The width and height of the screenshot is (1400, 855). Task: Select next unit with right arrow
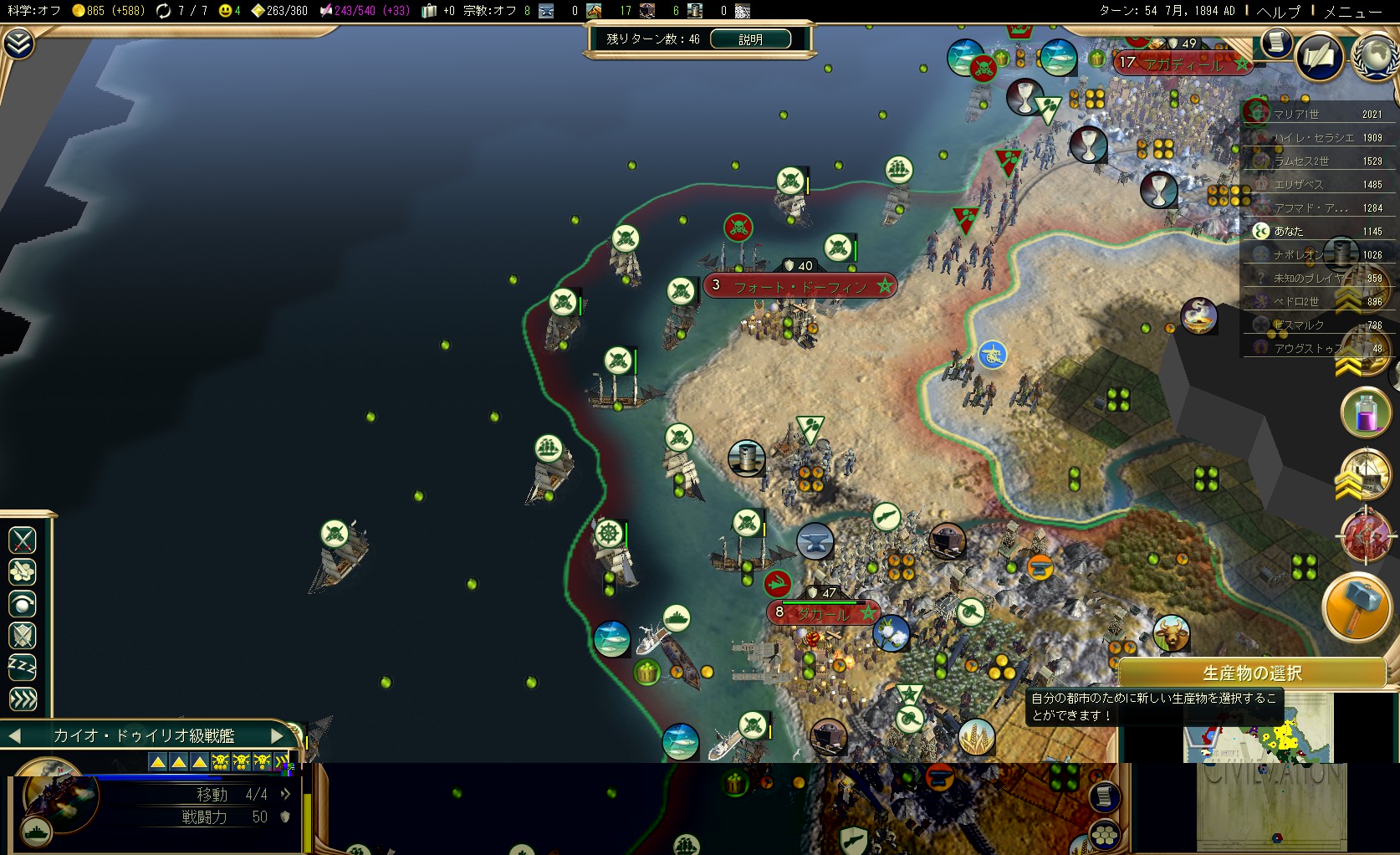coord(278,735)
